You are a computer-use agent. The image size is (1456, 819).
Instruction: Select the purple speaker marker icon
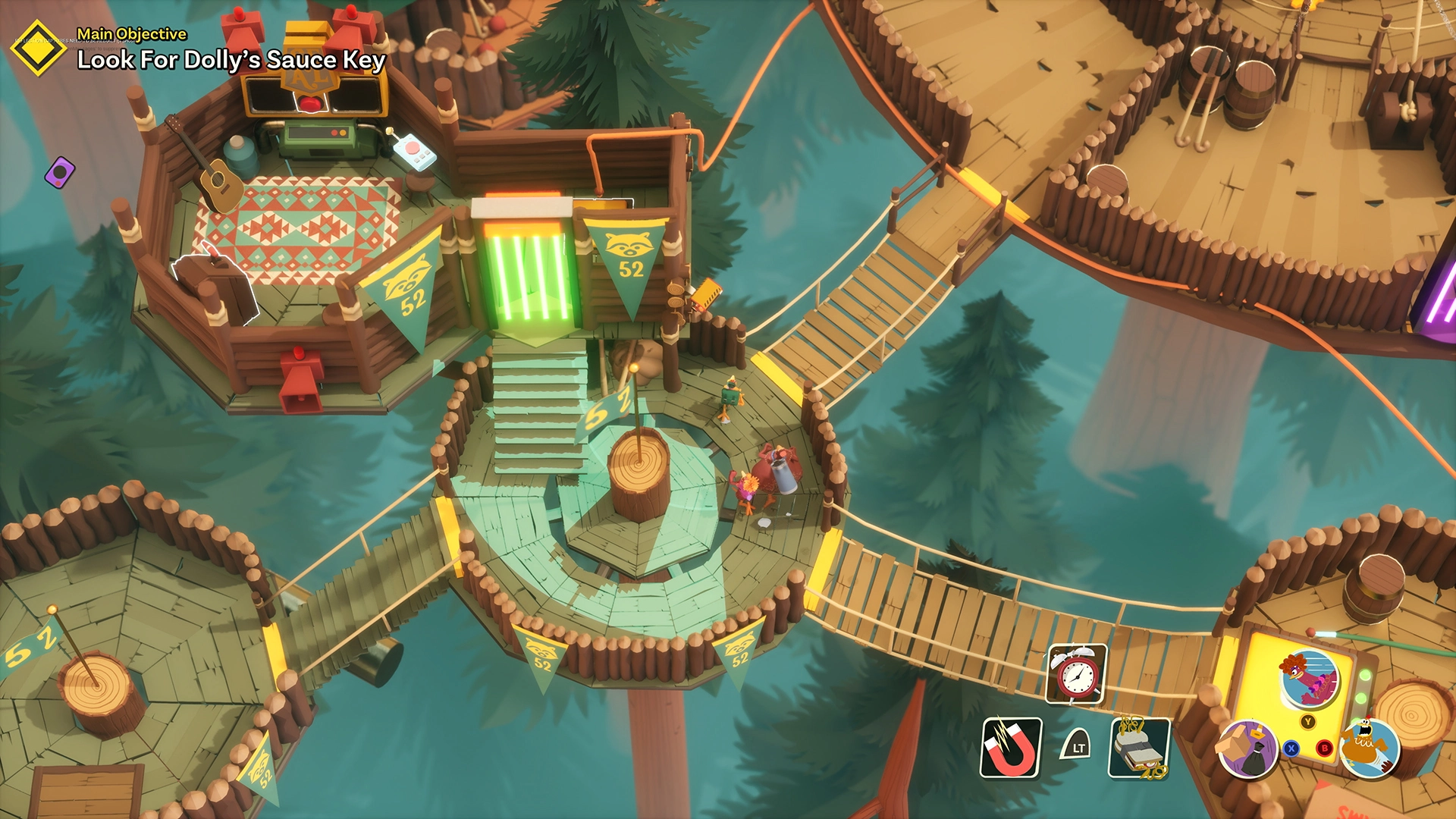pos(60,172)
